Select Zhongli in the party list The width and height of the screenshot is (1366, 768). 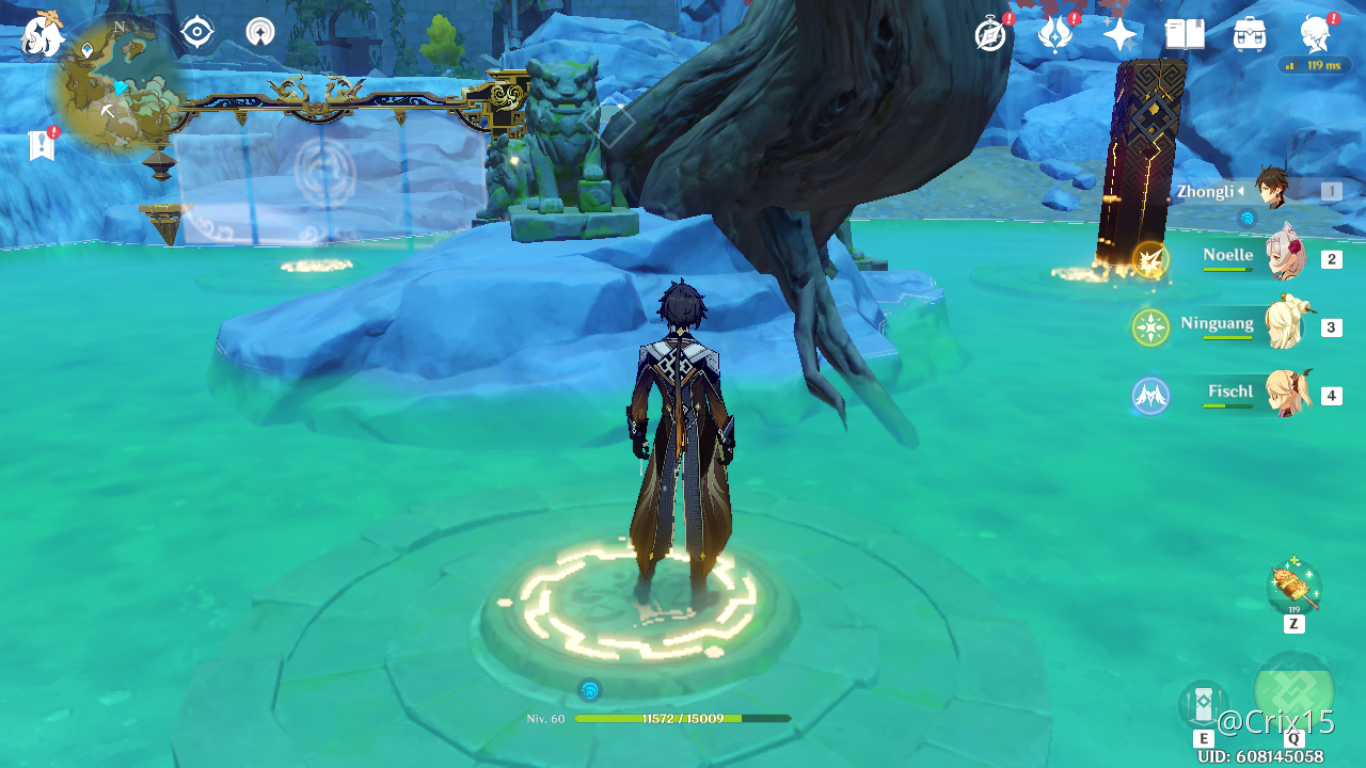pyautogui.click(x=1270, y=191)
